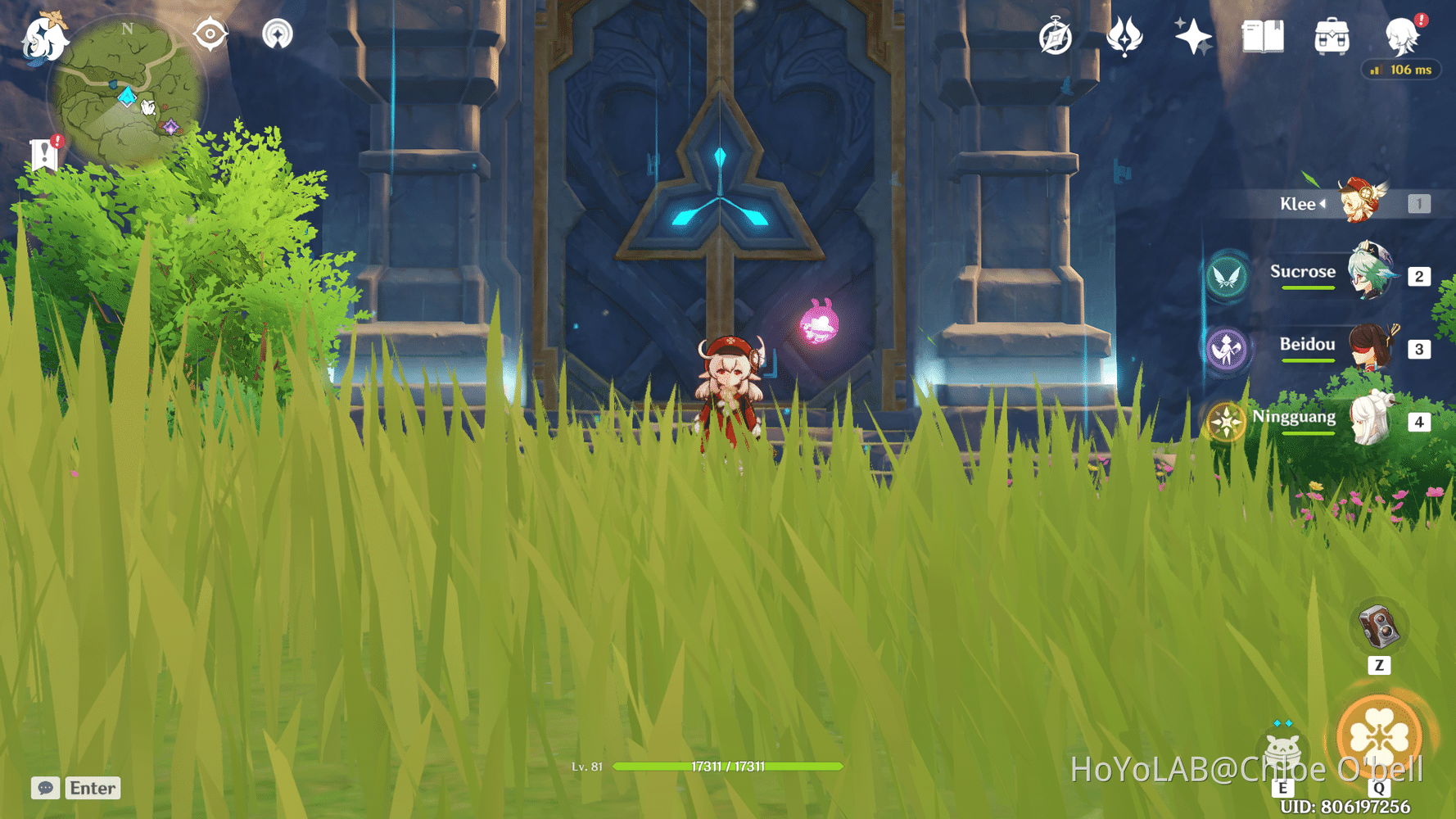Trigger the Elemental Skill bound to E
1456x819 pixels.
[1282, 749]
